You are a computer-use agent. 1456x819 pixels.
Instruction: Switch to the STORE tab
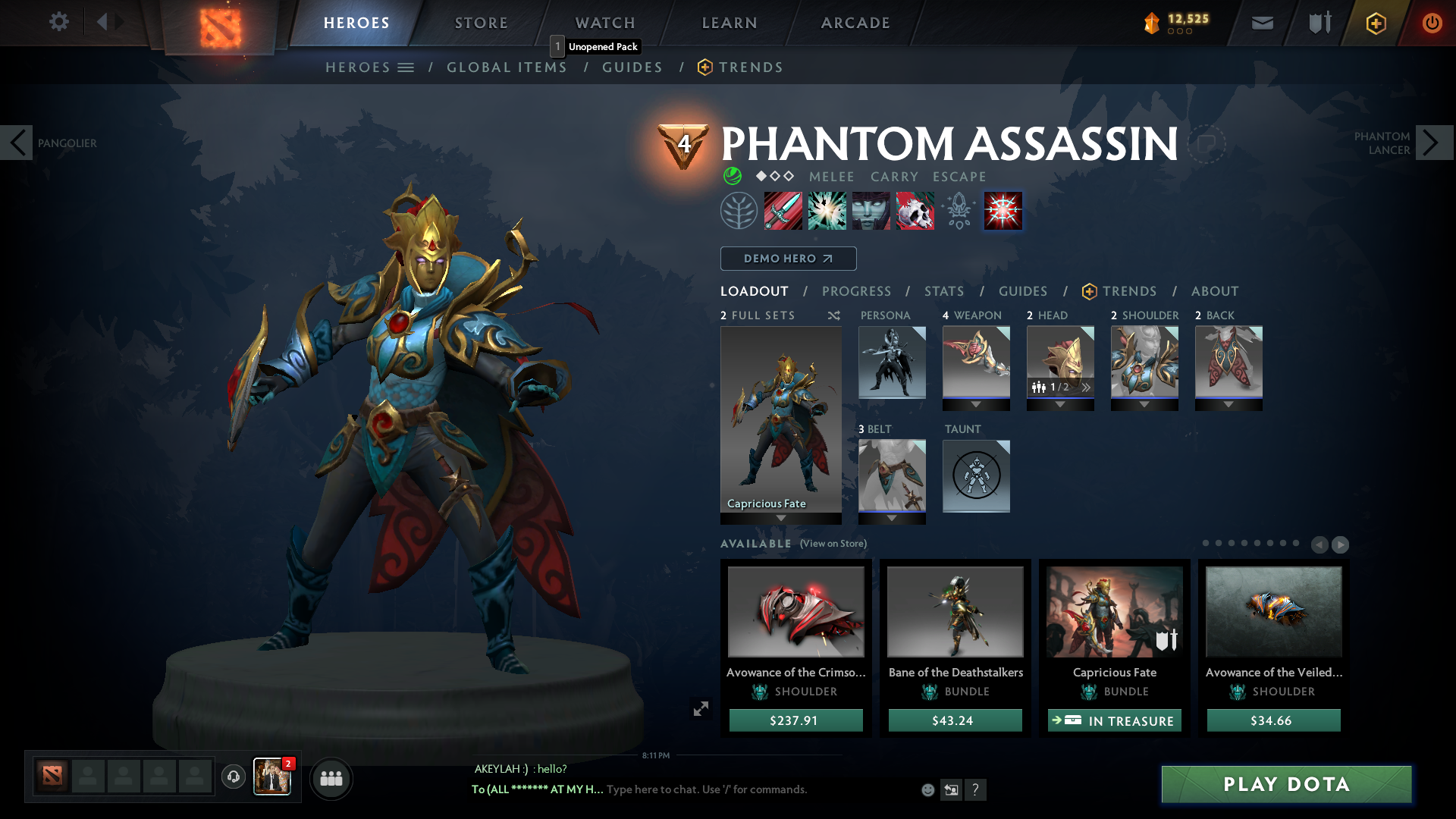tap(481, 23)
